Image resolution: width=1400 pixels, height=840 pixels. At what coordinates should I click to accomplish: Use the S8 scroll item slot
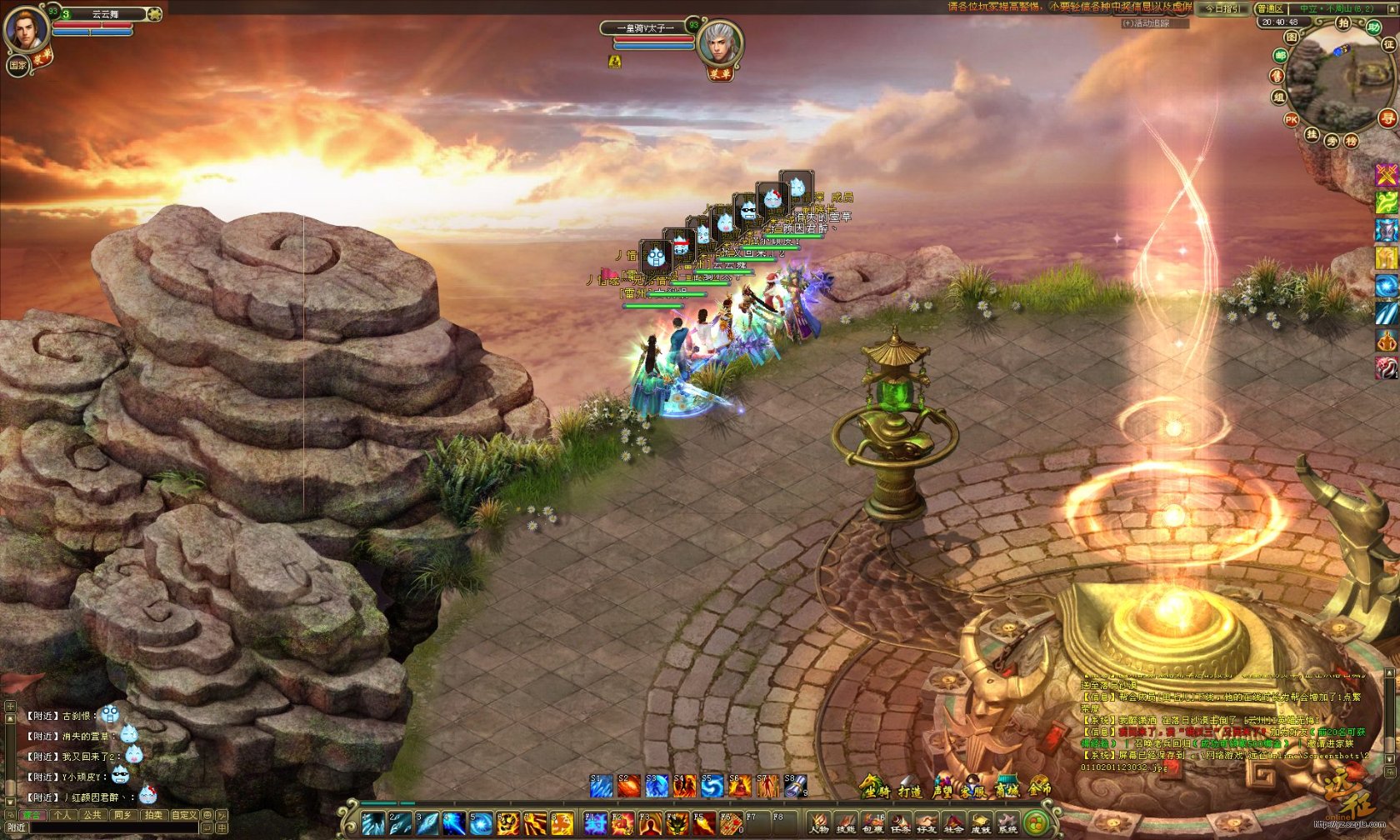pos(795,786)
